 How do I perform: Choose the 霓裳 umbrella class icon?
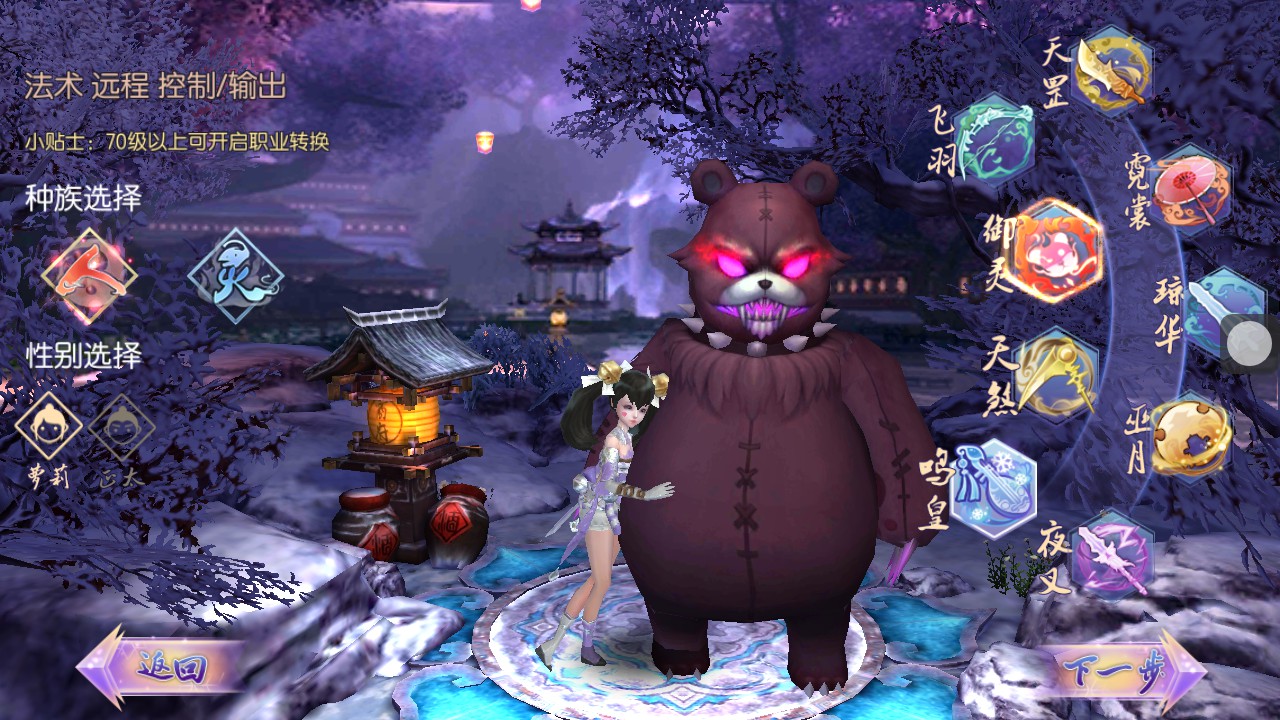[x=1190, y=189]
